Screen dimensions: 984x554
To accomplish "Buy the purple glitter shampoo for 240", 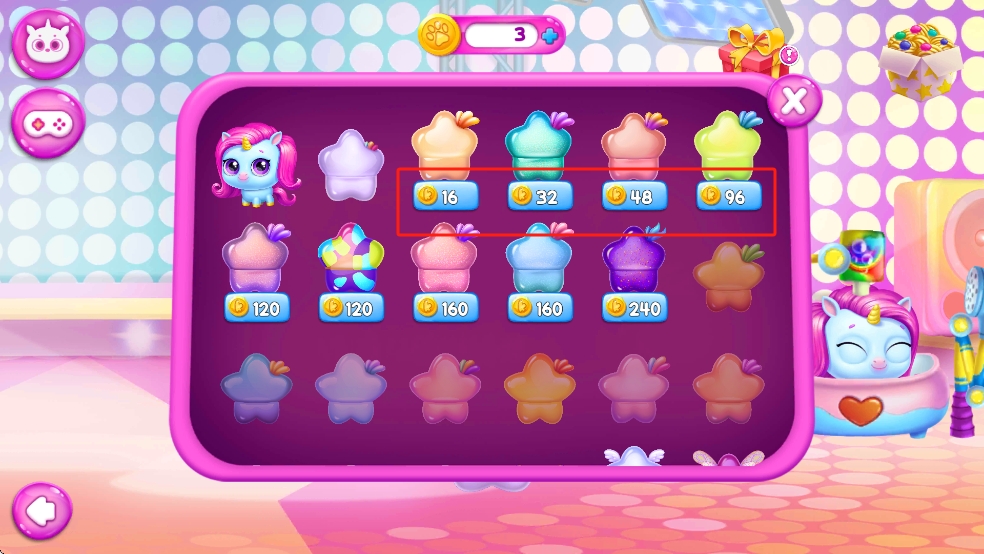I will 634,308.
